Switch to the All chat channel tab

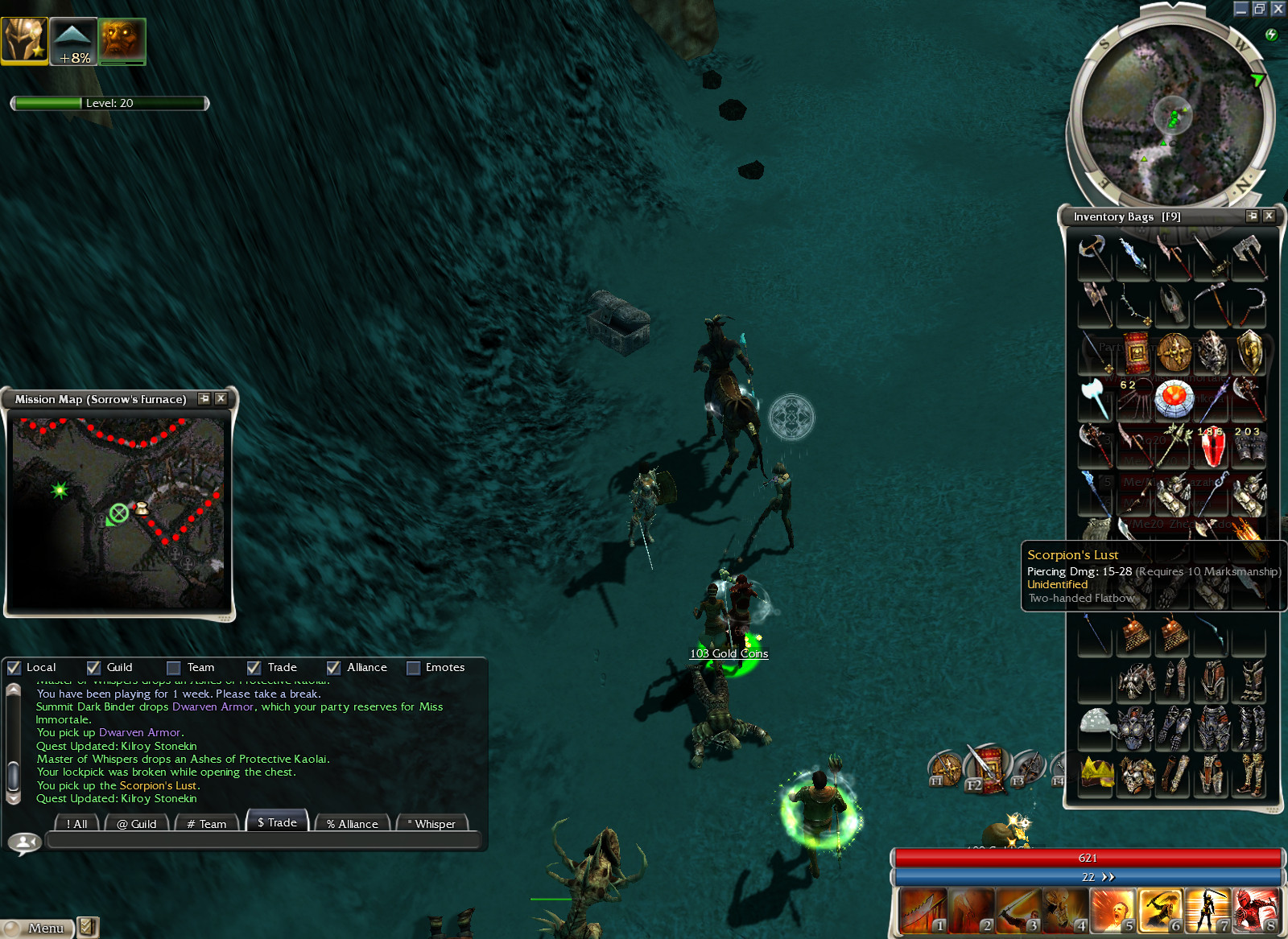tap(77, 823)
